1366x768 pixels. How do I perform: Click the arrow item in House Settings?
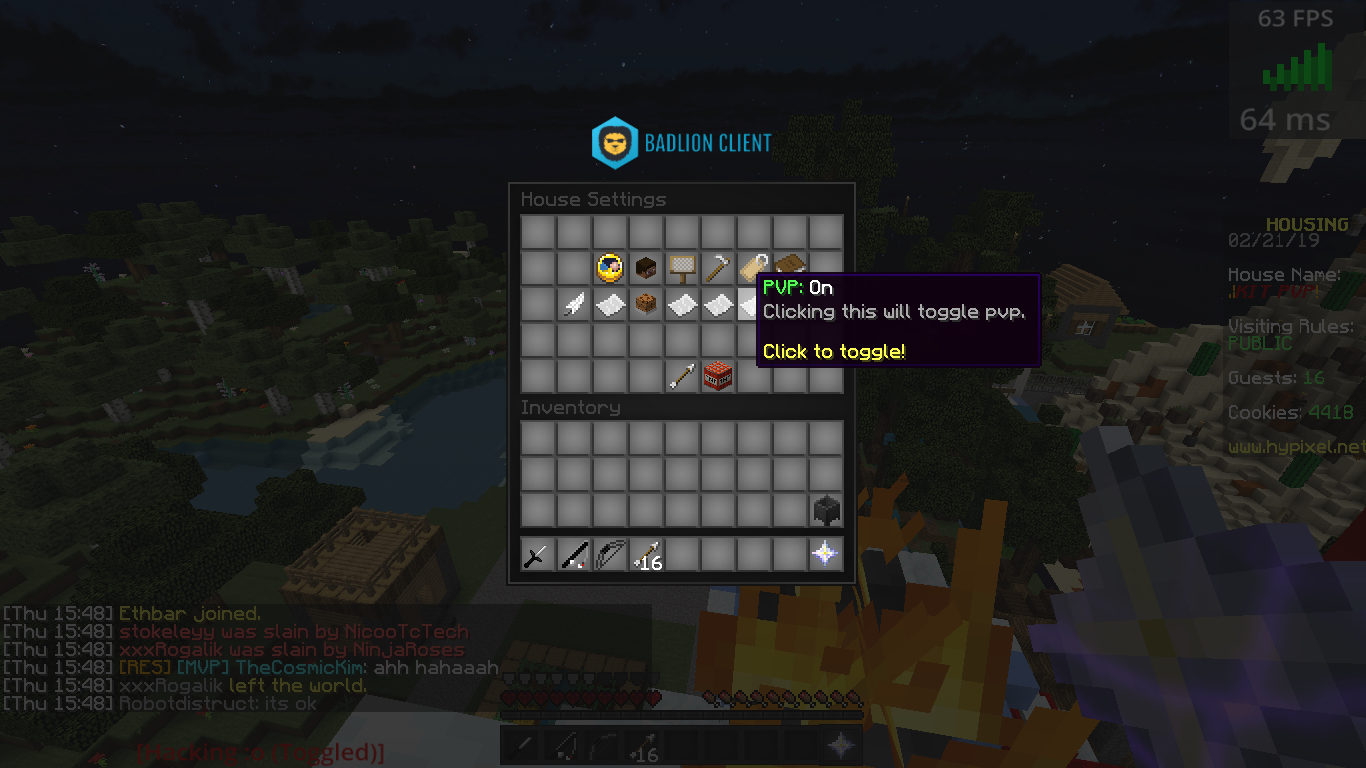coord(682,376)
